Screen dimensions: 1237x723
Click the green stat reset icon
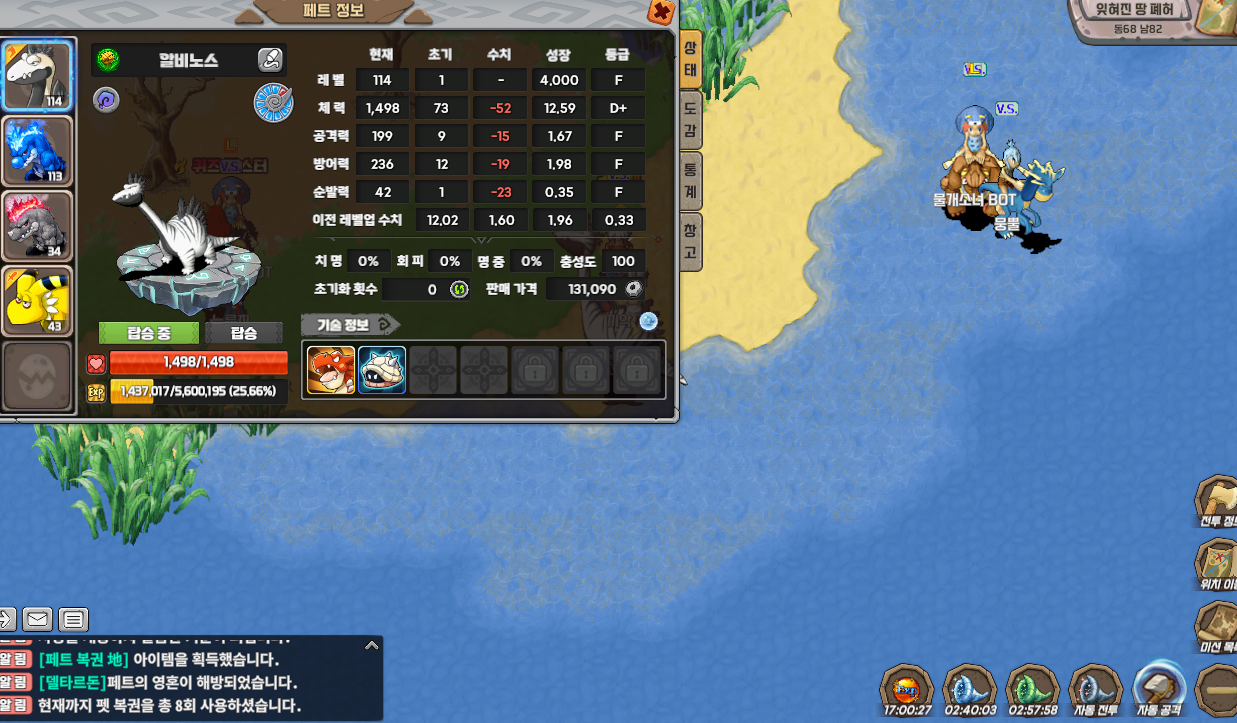(x=459, y=290)
